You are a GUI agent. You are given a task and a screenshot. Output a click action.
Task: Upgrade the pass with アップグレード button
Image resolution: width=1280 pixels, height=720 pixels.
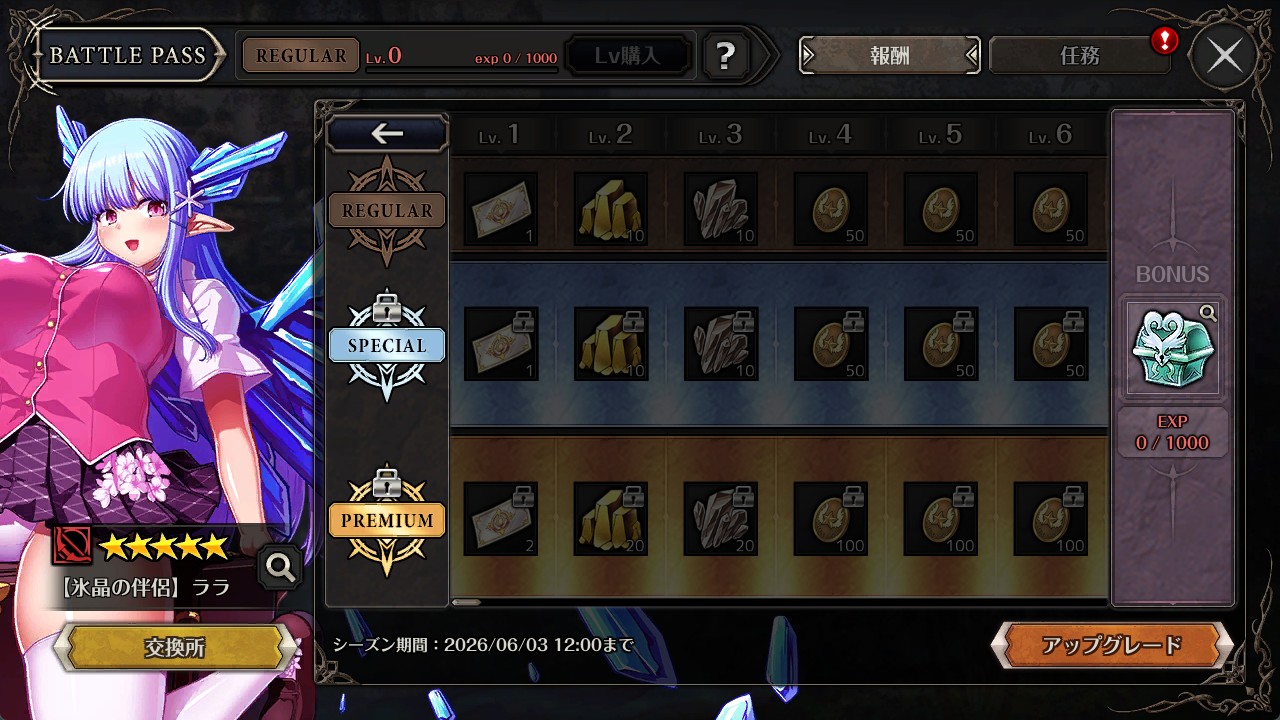pyautogui.click(x=1111, y=645)
